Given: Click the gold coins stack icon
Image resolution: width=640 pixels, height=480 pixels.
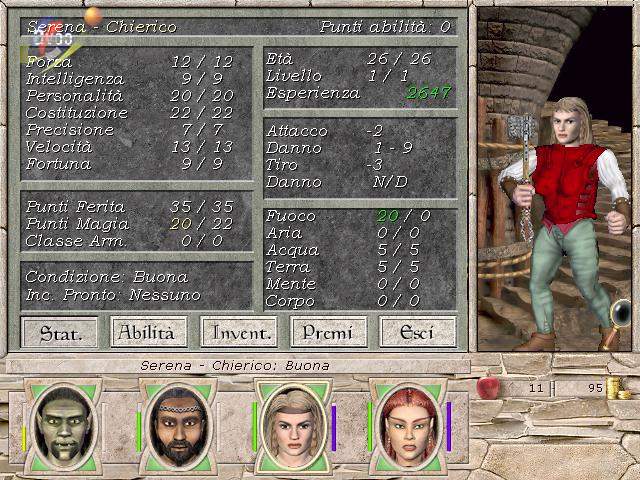Looking at the screenshot, I should pos(618,388).
